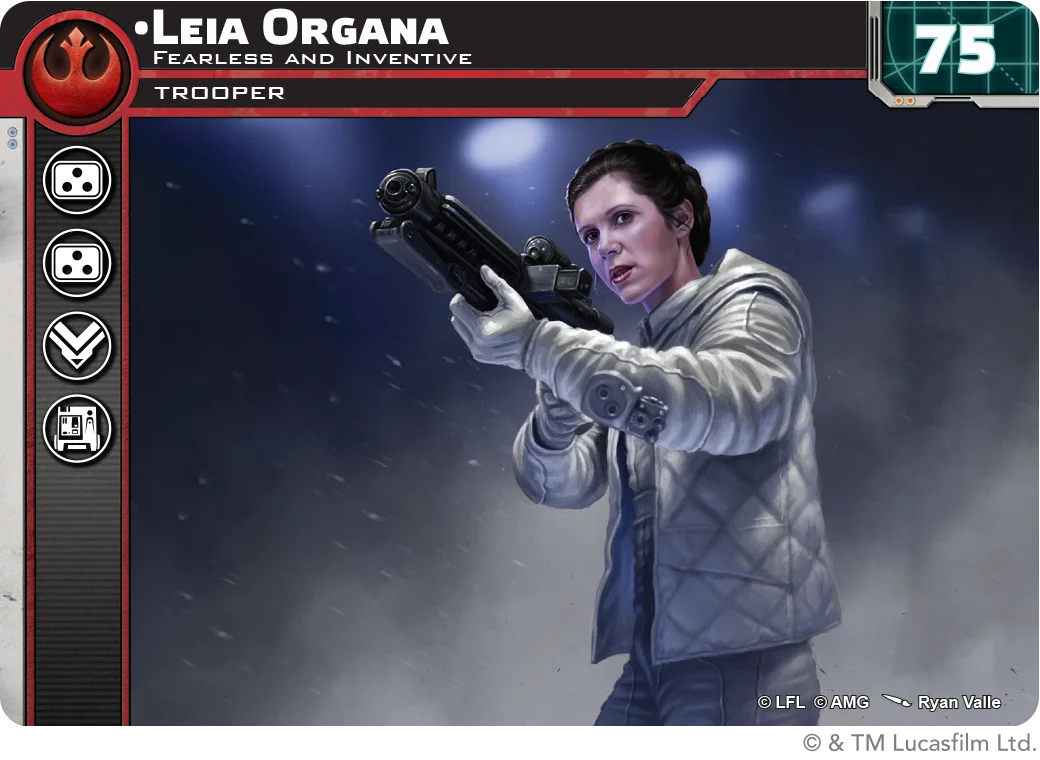Select the command upgrade chevron icon
This screenshot has width=1040, height=760.
77,346
